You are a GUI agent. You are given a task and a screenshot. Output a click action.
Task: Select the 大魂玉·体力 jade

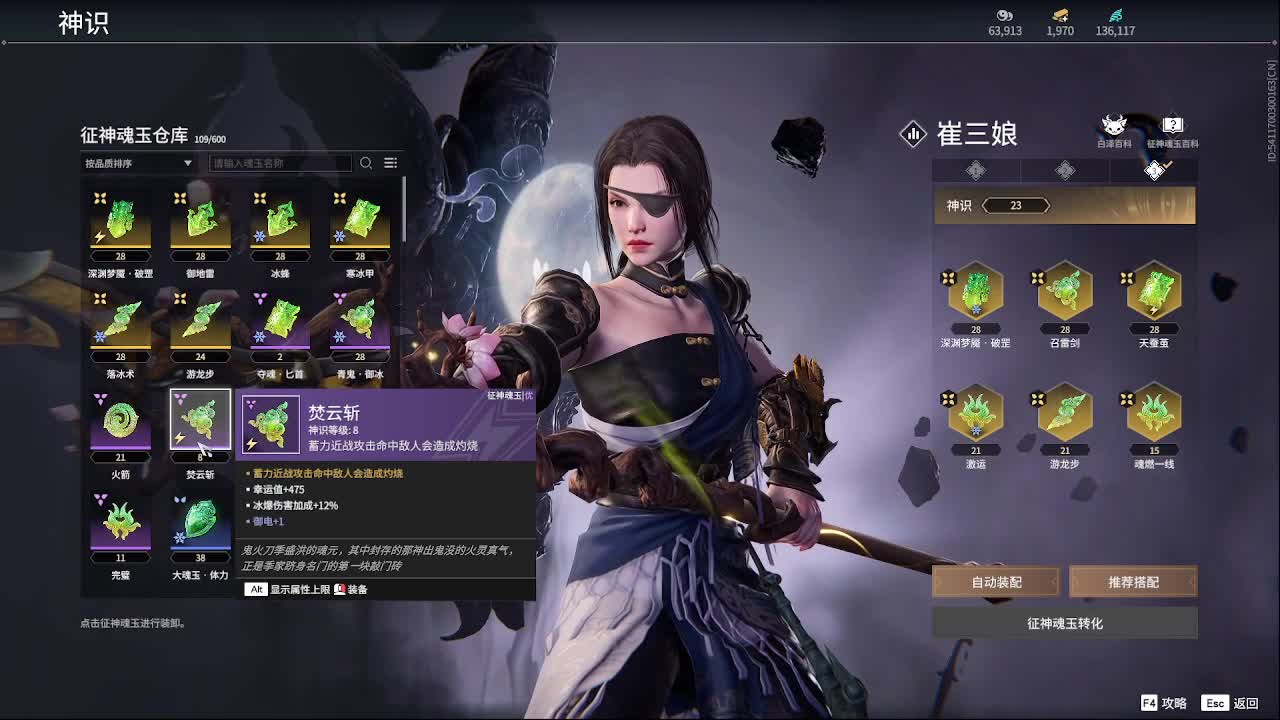[x=200, y=523]
